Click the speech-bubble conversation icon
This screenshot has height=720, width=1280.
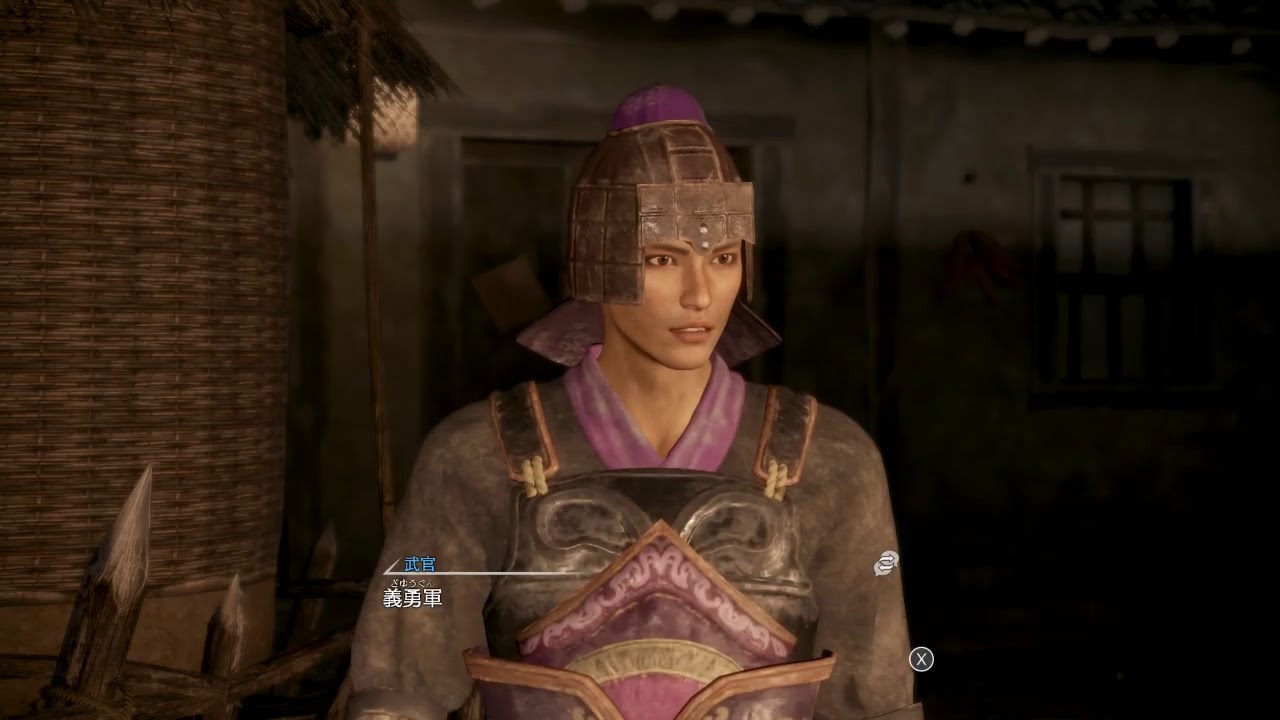[x=886, y=564]
